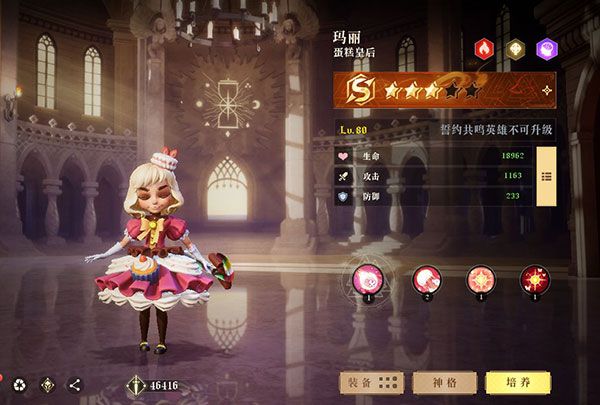Select the orange sunburst skill icon
600x405 pixels.
point(482,279)
